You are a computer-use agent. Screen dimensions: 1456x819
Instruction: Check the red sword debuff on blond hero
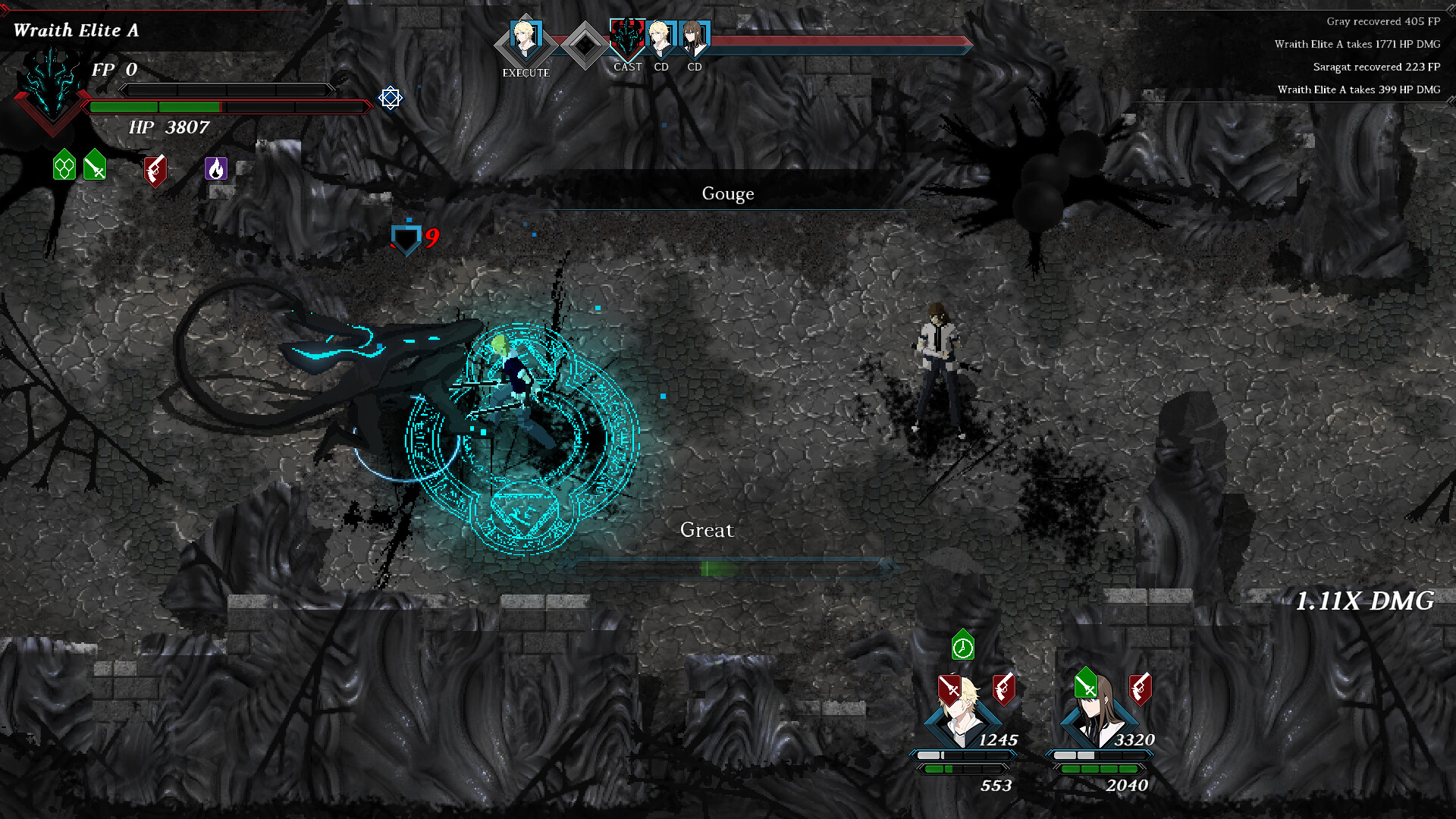(949, 689)
